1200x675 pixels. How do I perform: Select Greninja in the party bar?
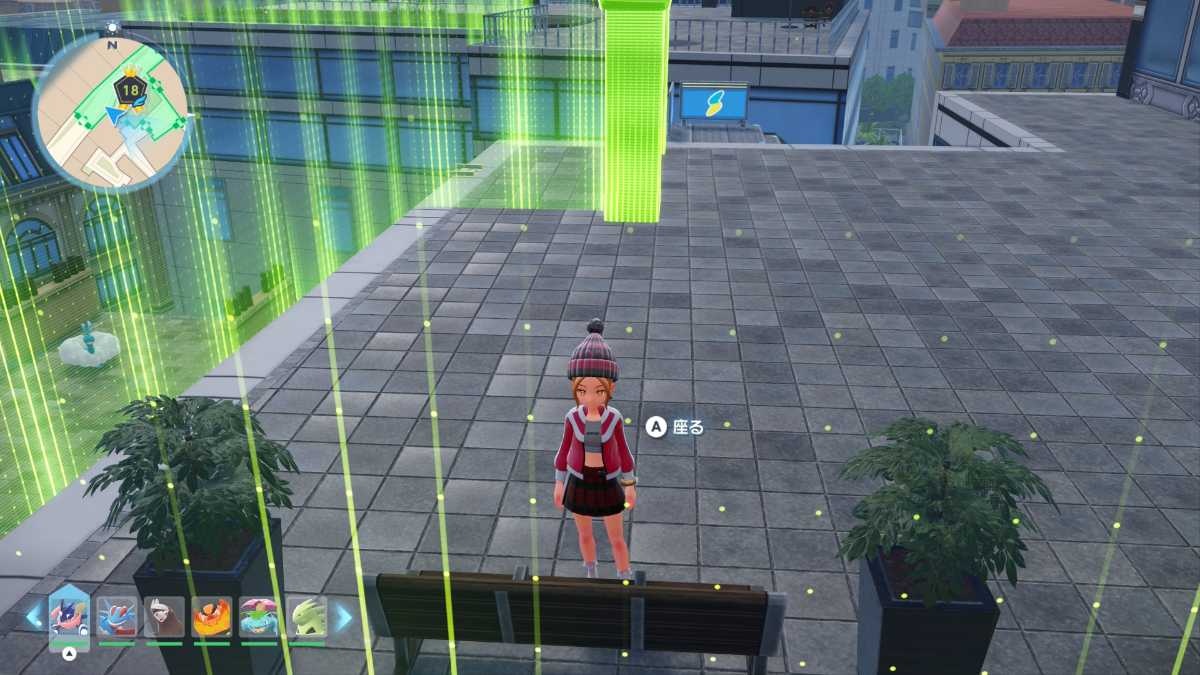pos(69,616)
